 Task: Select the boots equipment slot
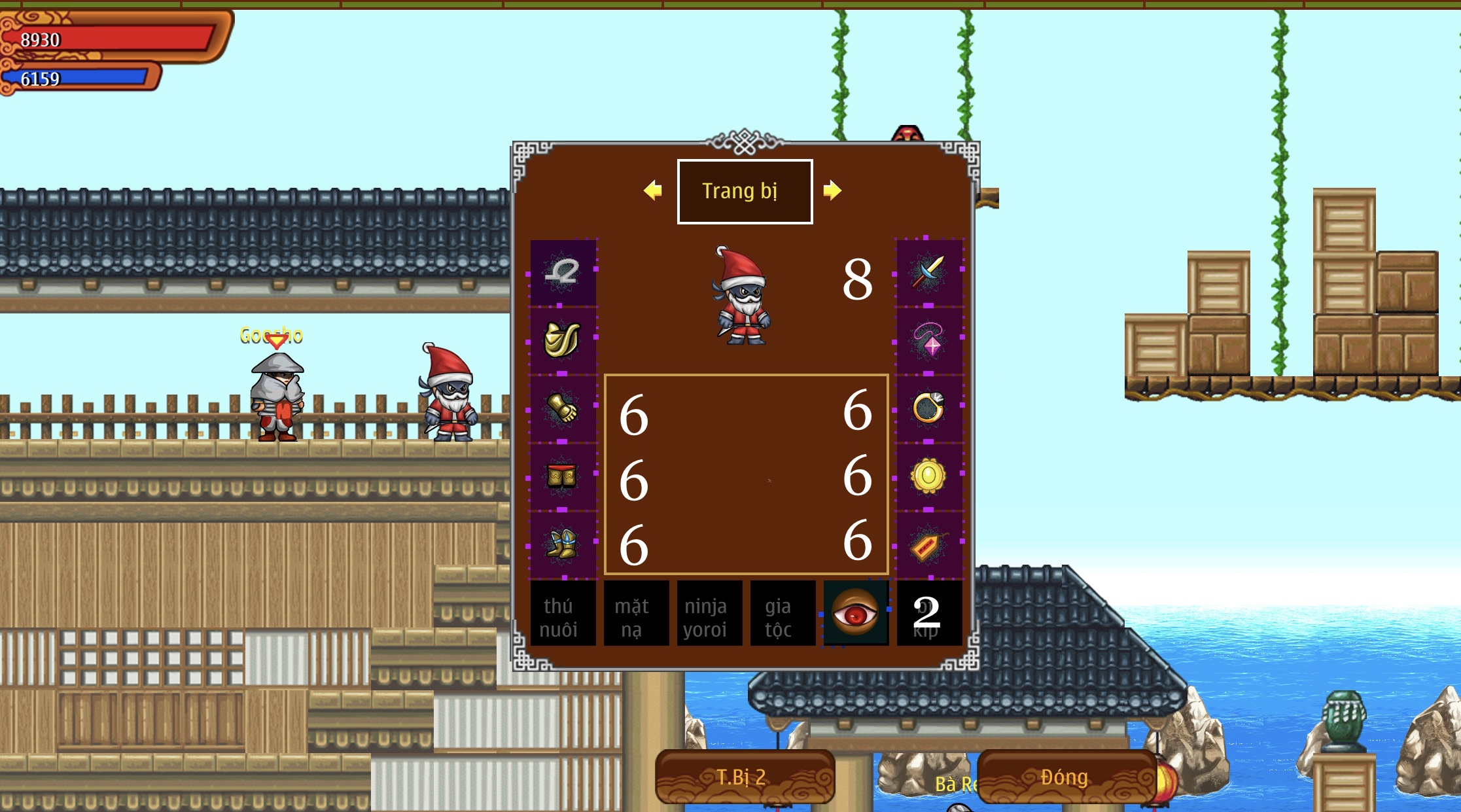[x=563, y=543]
